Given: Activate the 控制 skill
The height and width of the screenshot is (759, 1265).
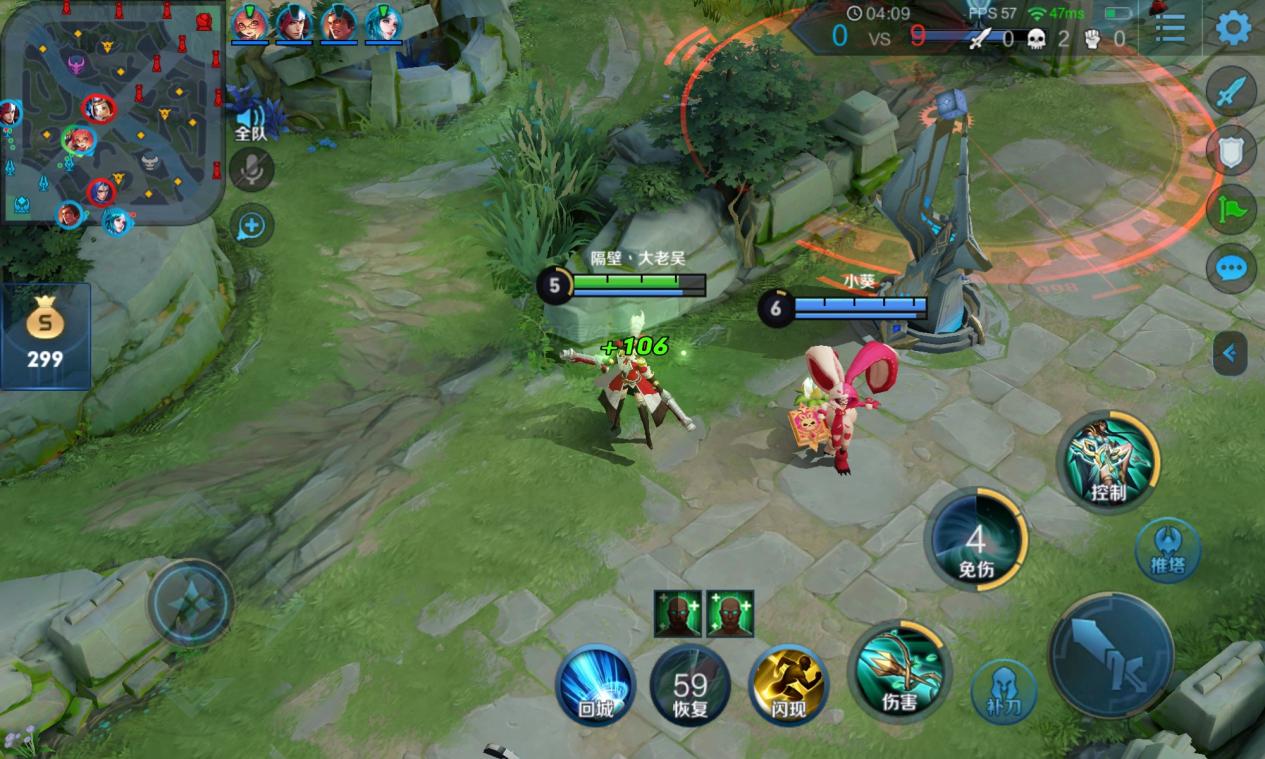Looking at the screenshot, I should click(x=1108, y=461).
